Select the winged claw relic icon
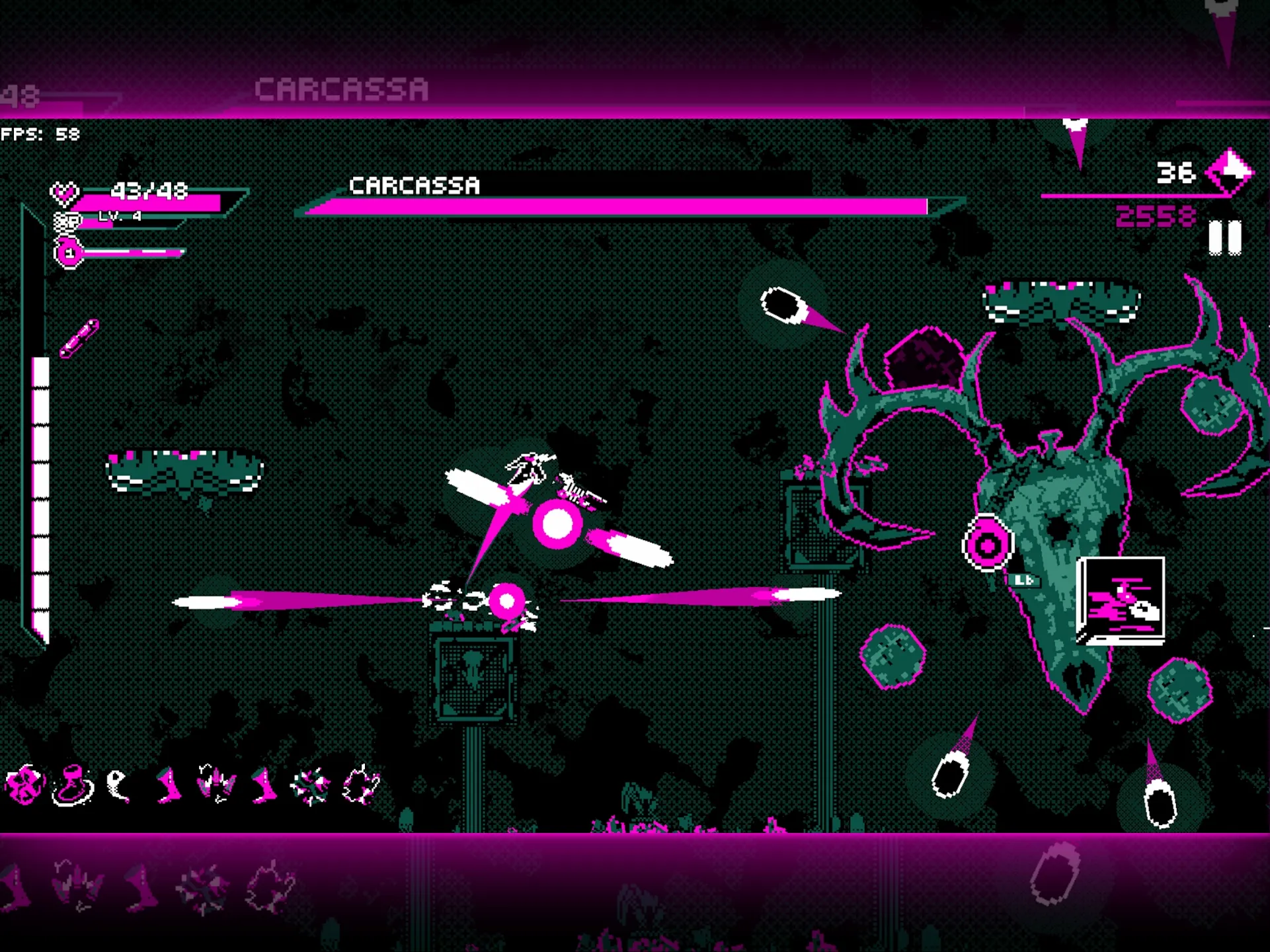Screen dimensions: 1270x952 tap(216, 785)
